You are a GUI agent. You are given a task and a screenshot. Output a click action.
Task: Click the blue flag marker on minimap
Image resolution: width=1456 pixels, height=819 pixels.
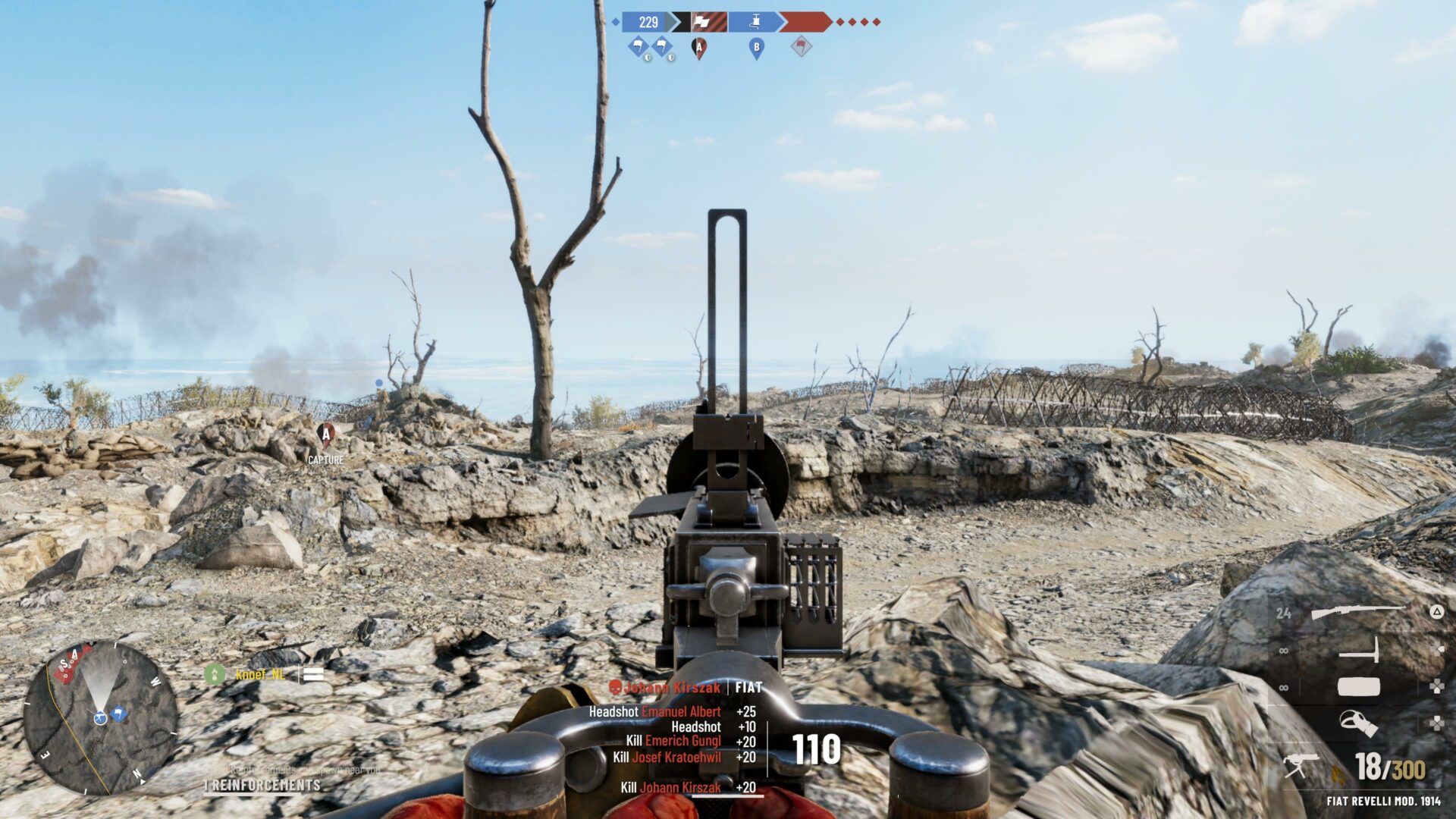click(118, 713)
